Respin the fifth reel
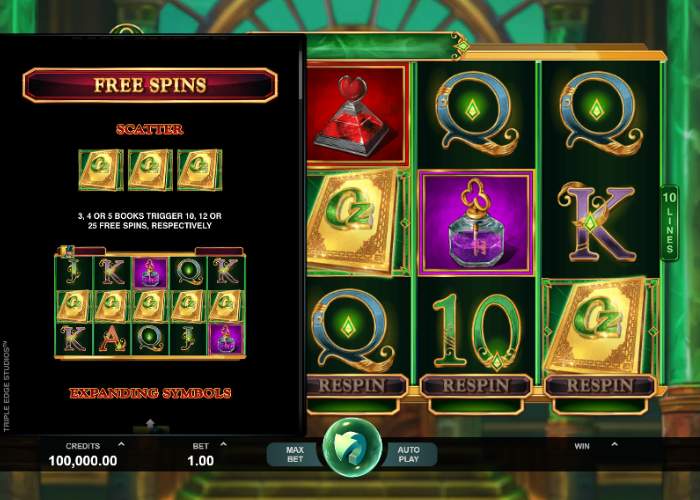Image resolution: width=700 pixels, height=500 pixels. pos(601,385)
